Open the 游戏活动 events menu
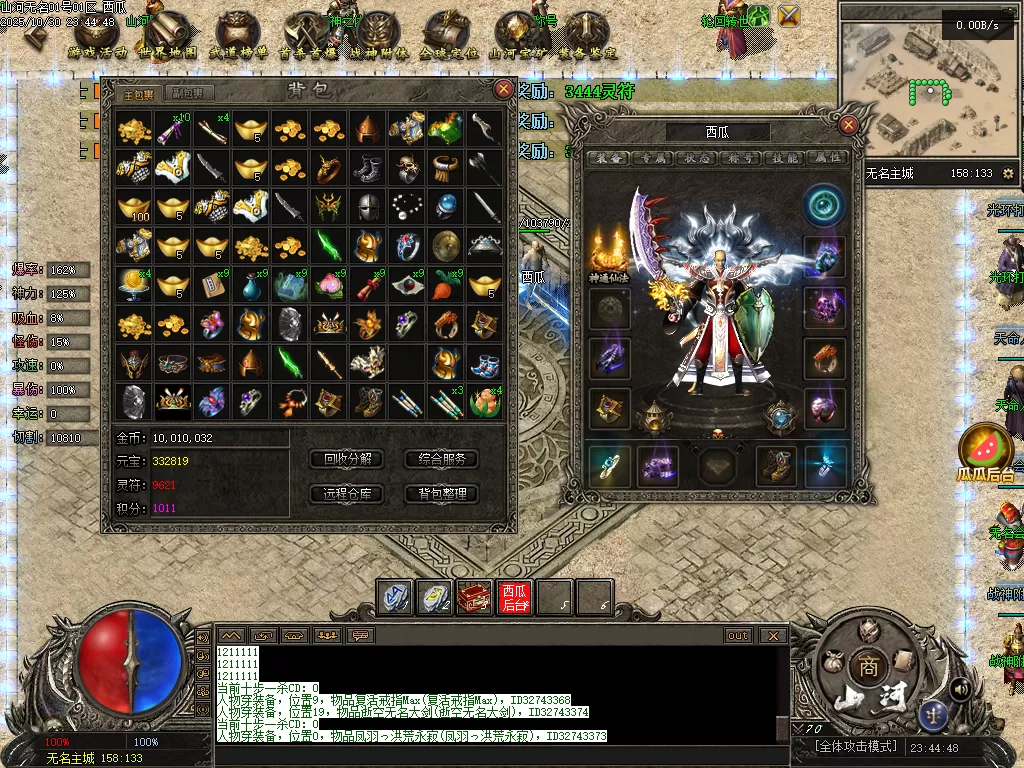This screenshot has width=1024, height=768. pos(97,38)
